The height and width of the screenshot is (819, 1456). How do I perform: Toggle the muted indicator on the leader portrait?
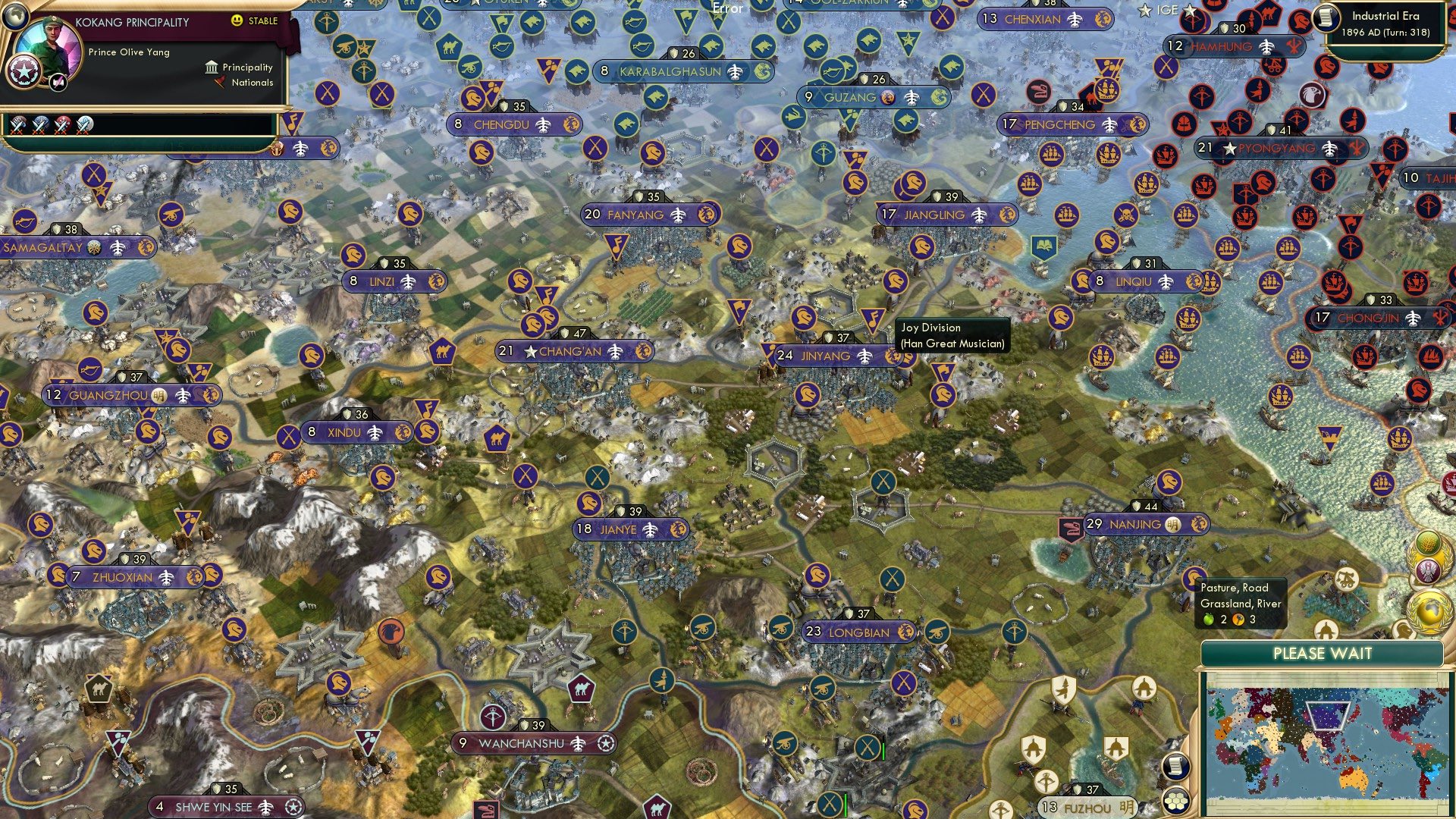click(58, 83)
